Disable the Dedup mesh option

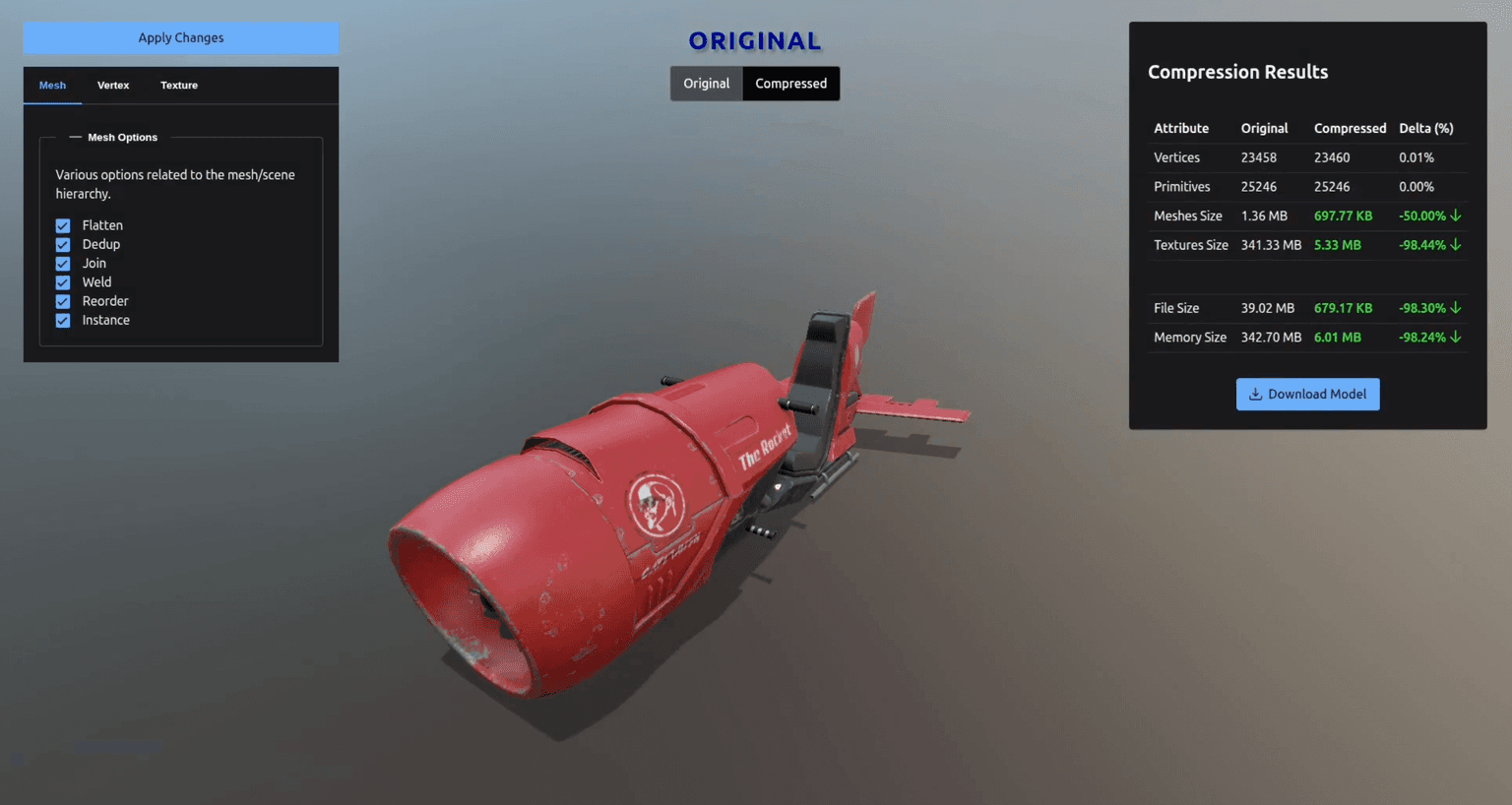[63, 244]
